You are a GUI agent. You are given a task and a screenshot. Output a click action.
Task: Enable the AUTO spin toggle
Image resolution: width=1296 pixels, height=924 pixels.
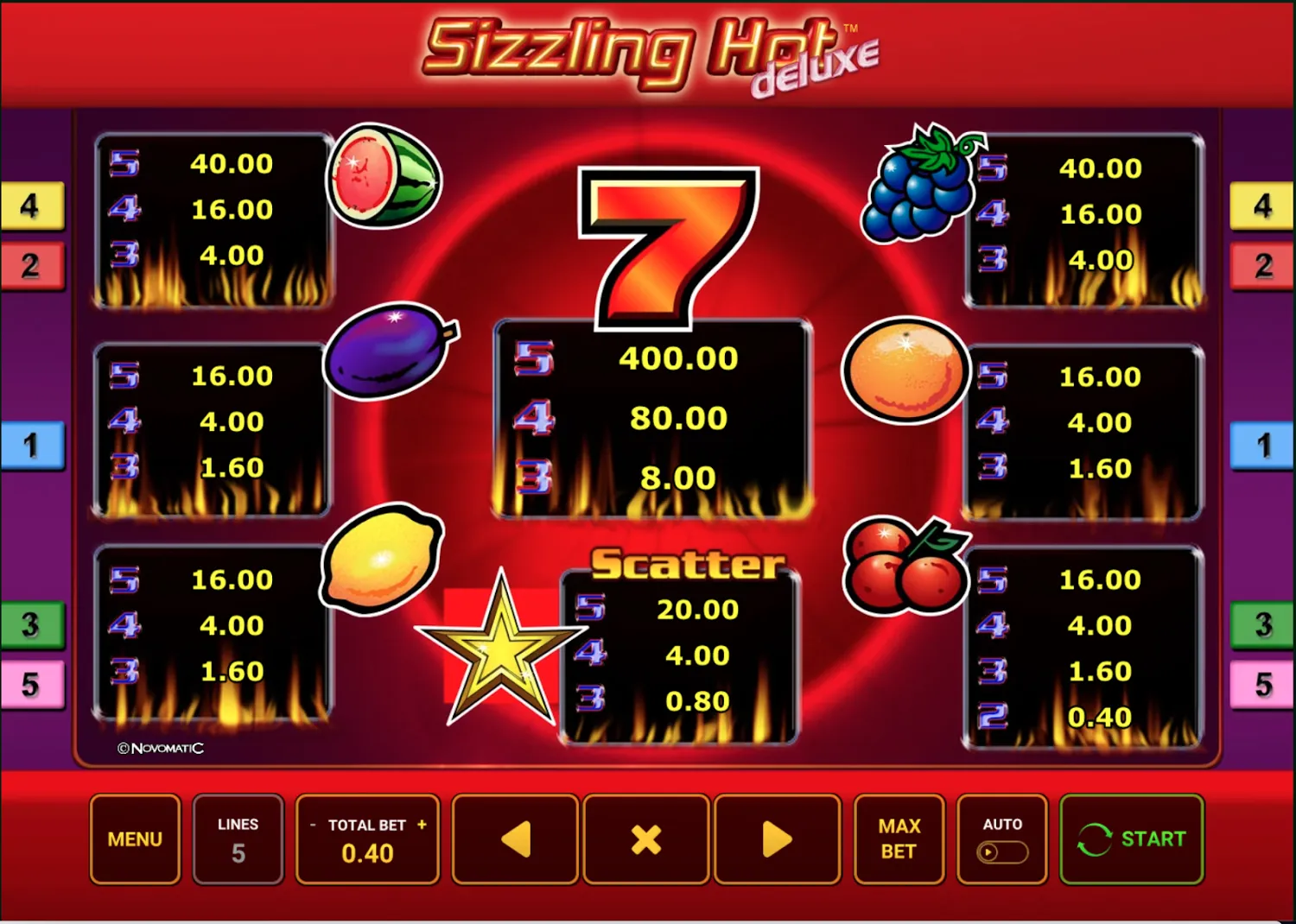[x=1001, y=853]
